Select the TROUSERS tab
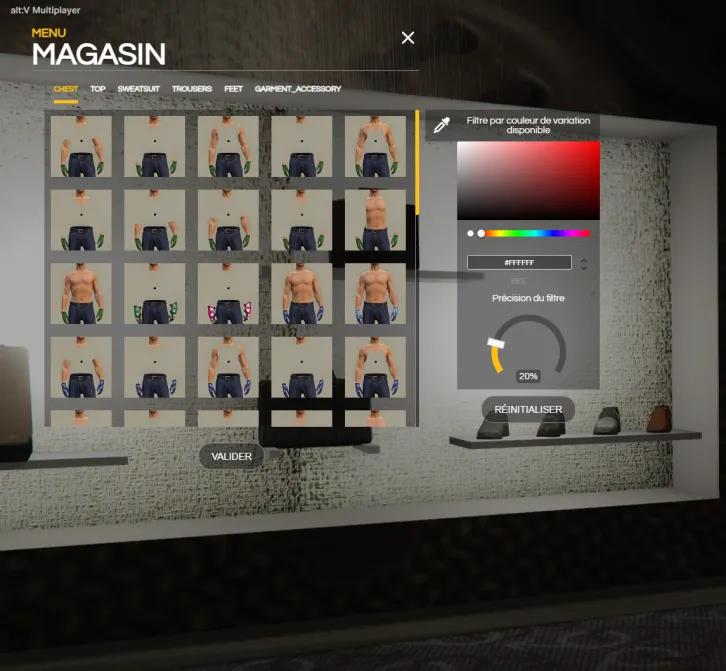This screenshot has height=671, width=726. (x=192, y=89)
